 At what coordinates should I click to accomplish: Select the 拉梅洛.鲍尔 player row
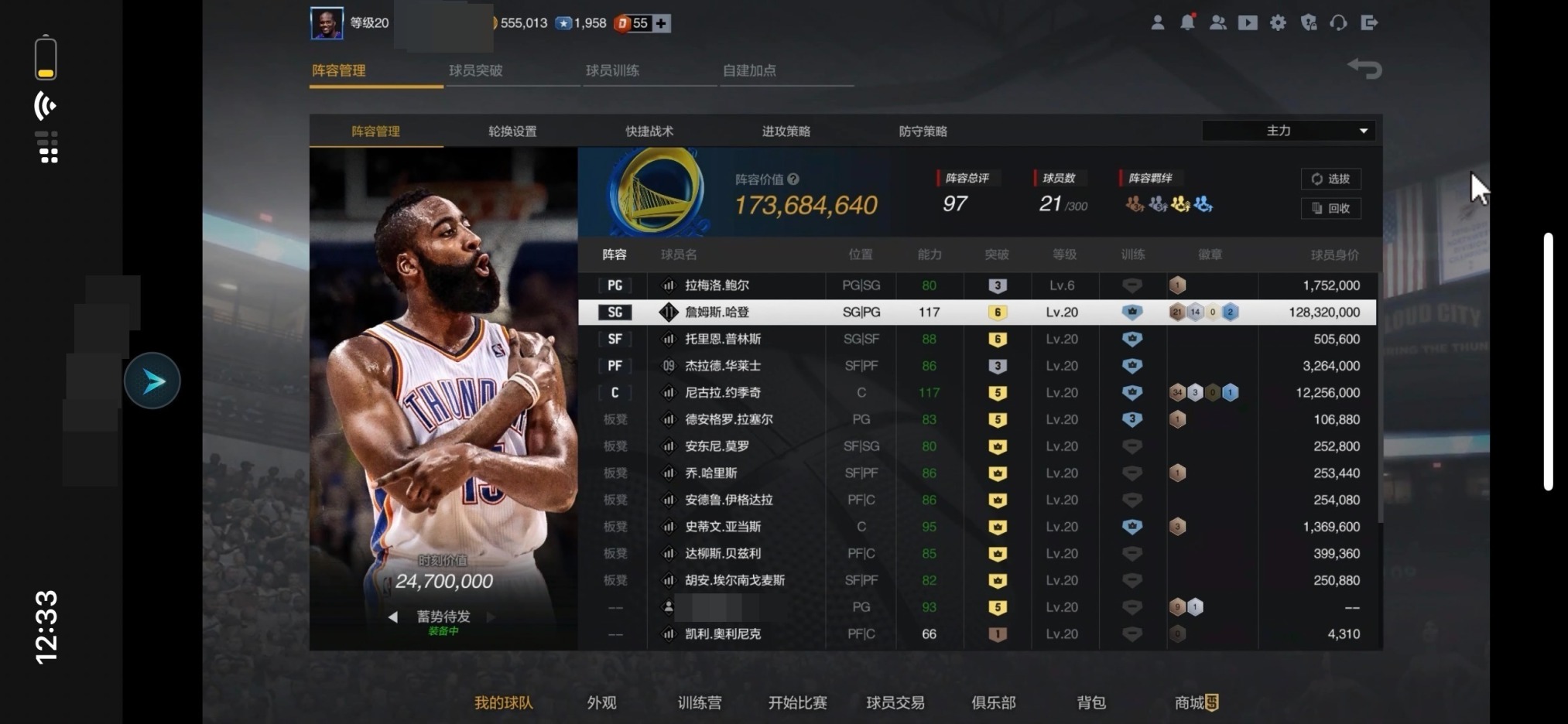click(x=717, y=285)
